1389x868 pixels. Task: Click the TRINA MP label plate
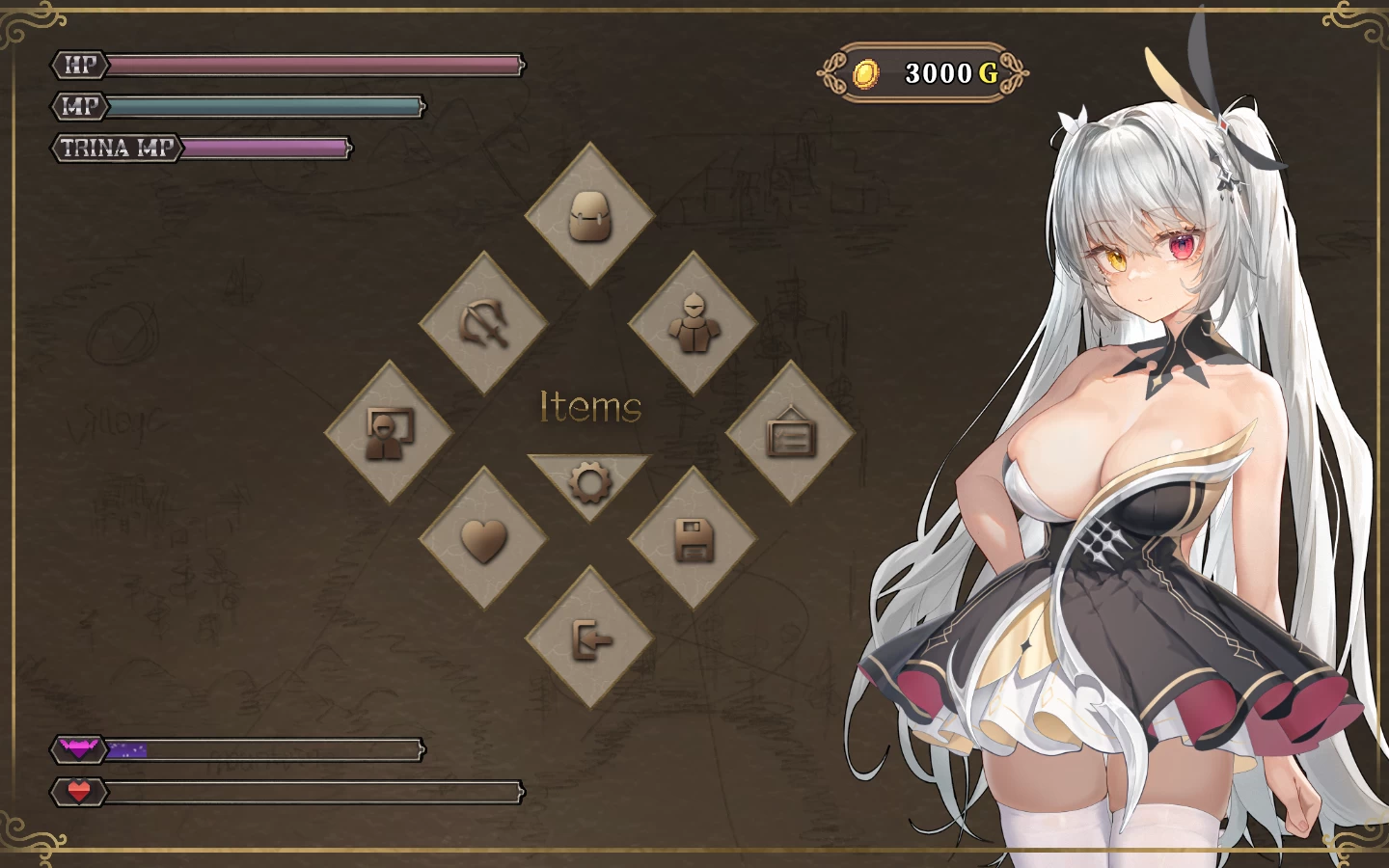(116, 149)
